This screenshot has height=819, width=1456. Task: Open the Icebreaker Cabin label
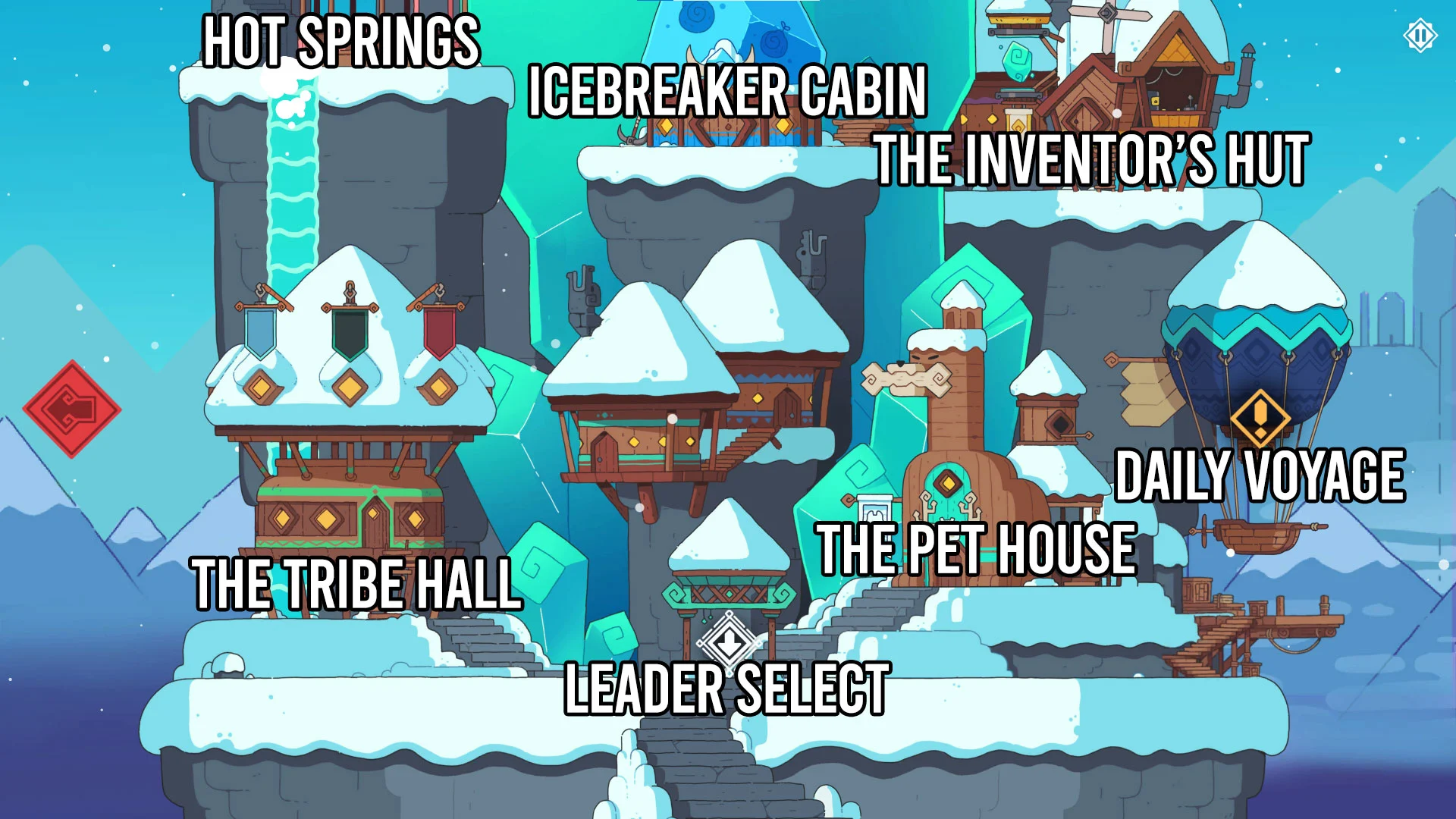(x=727, y=92)
